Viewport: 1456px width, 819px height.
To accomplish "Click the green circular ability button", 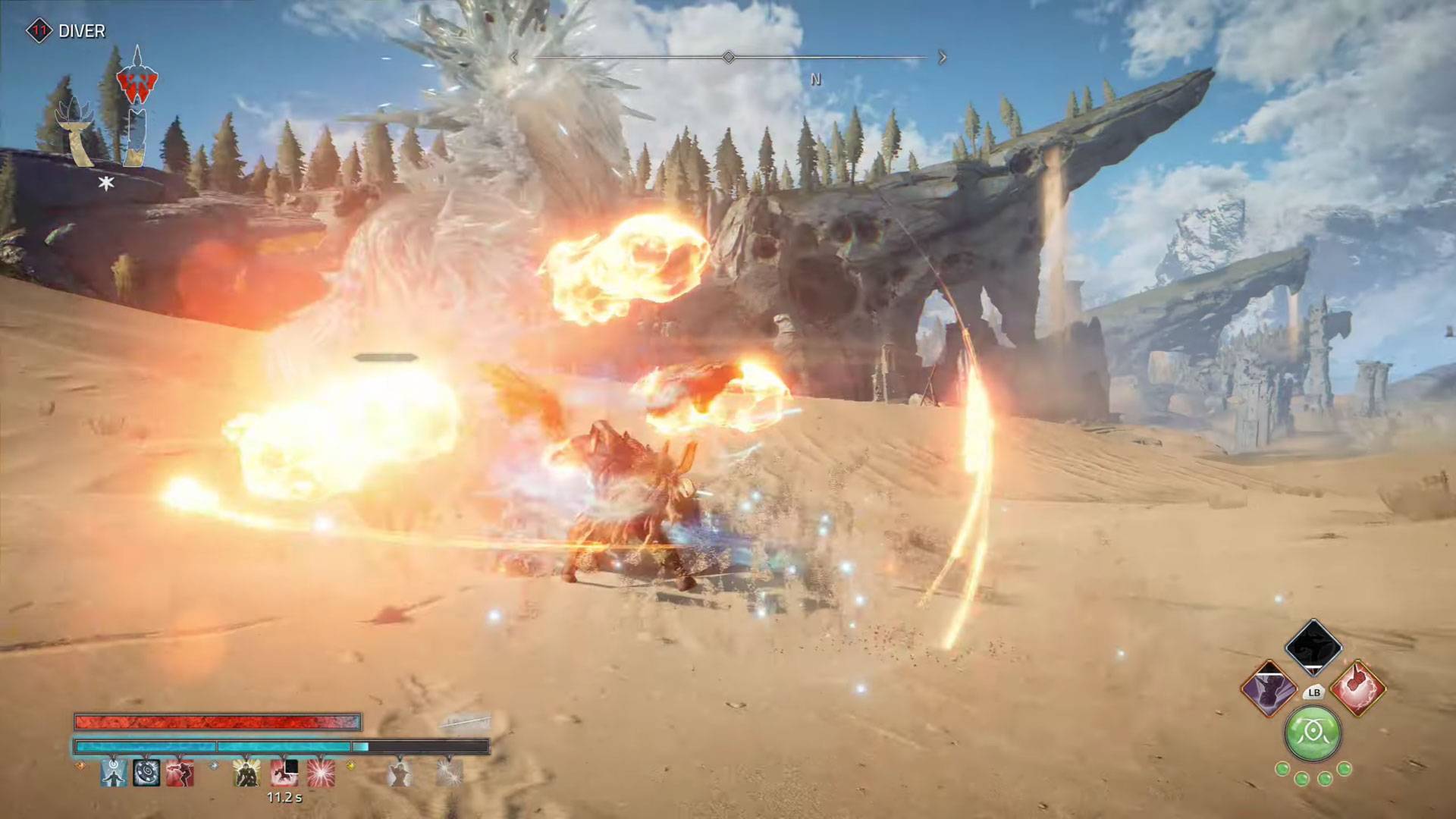I will (x=1313, y=733).
